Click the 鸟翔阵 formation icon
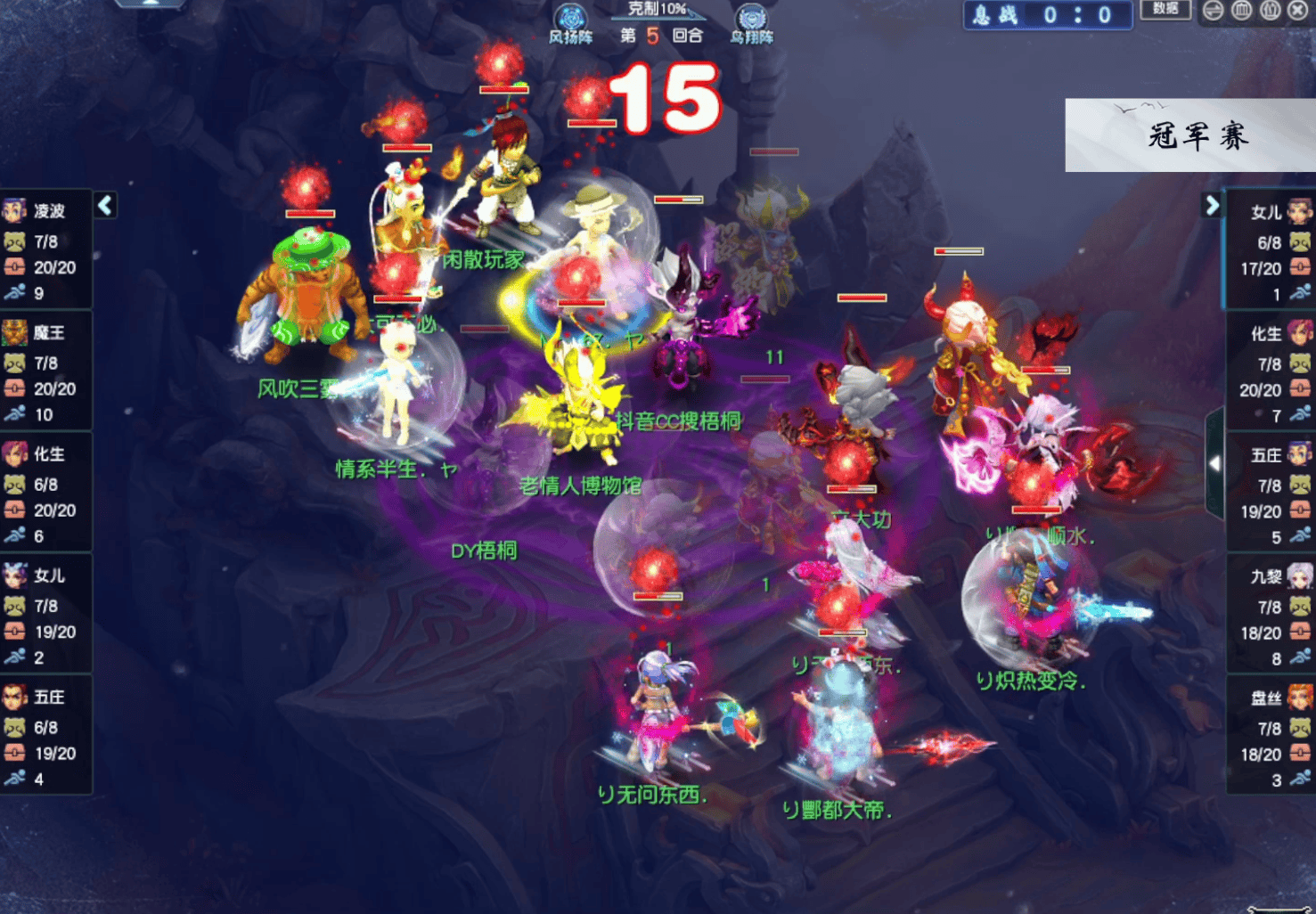 (751, 21)
